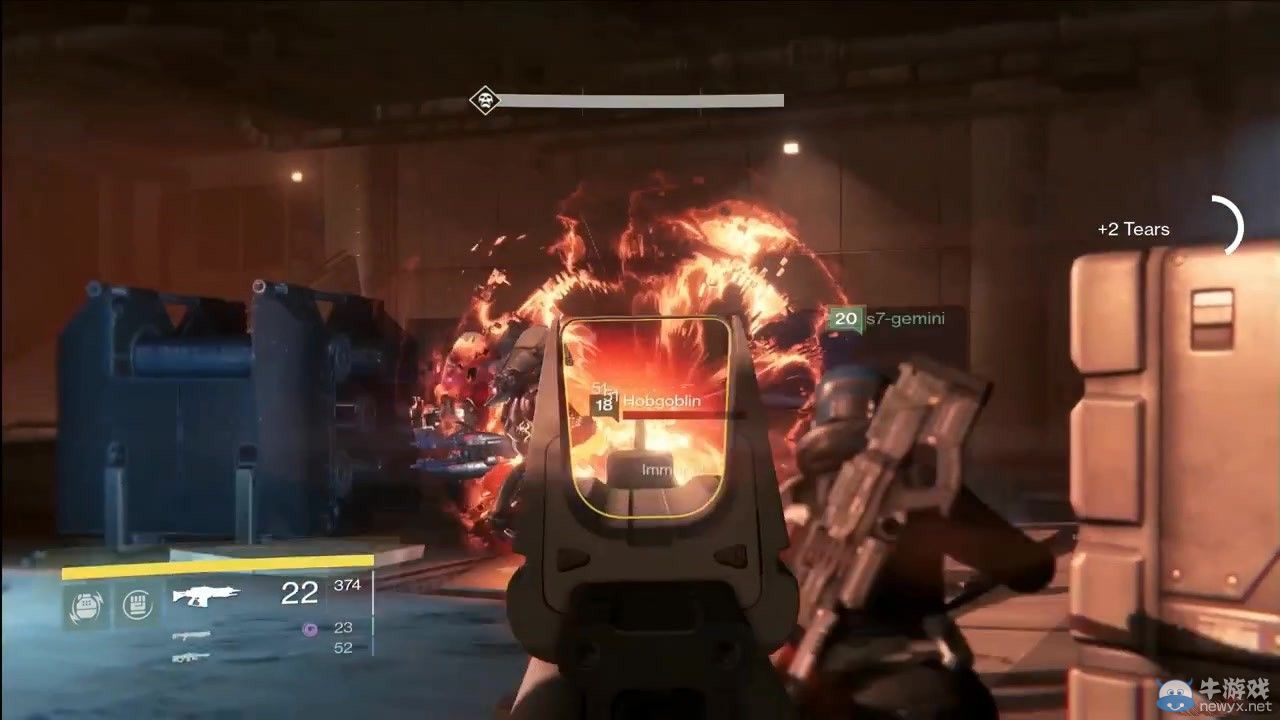The width and height of the screenshot is (1280, 720).
Task: Click the skull boss icon on health bar
Action: [484, 99]
